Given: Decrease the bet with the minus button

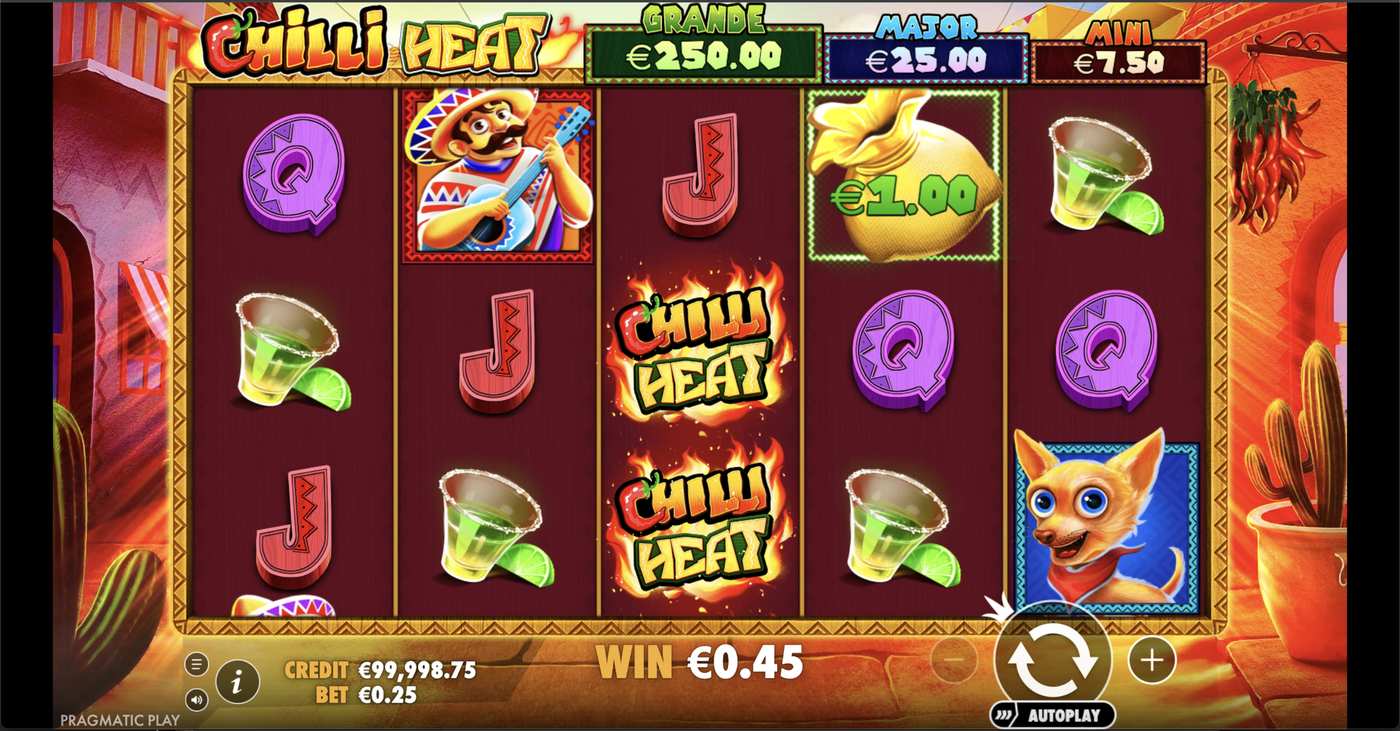Looking at the screenshot, I should pyautogui.click(x=954, y=660).
